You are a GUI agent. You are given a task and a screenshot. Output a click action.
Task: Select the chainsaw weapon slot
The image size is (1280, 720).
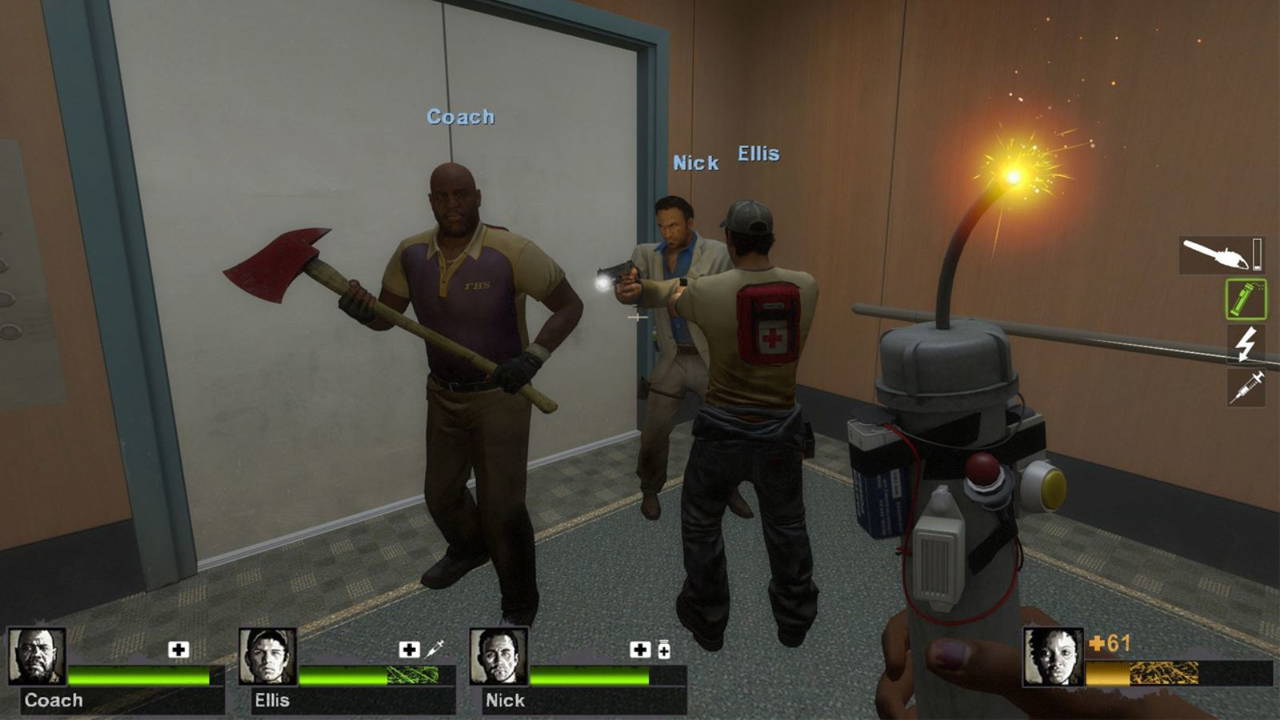(x=1221, y=255)
